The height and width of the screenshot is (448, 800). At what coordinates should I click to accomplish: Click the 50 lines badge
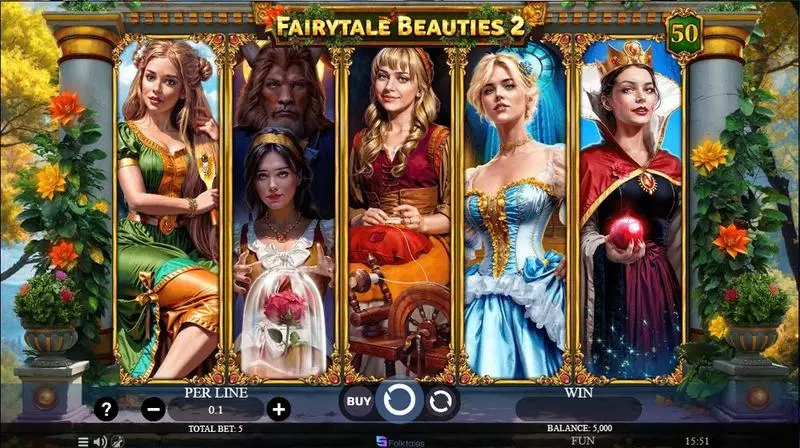click(684, 31)
